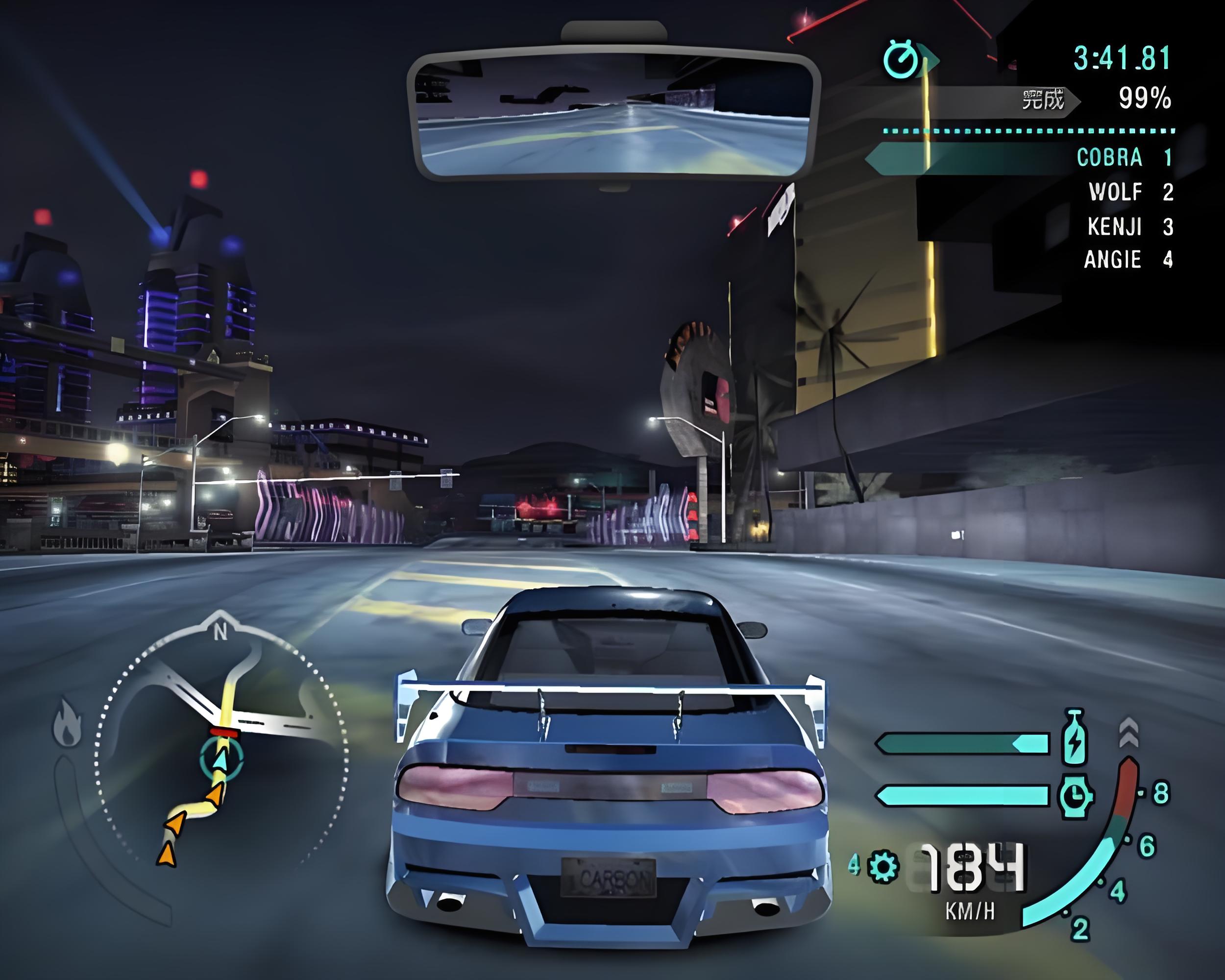Select the nitrous bottle icon

tap(1074, 737)
